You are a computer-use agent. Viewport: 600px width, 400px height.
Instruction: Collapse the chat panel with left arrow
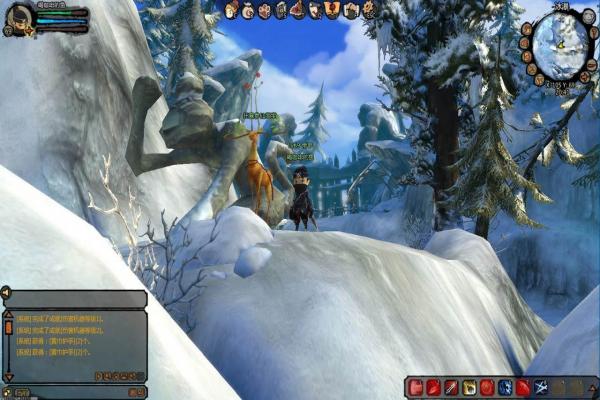tap(7, 293)
